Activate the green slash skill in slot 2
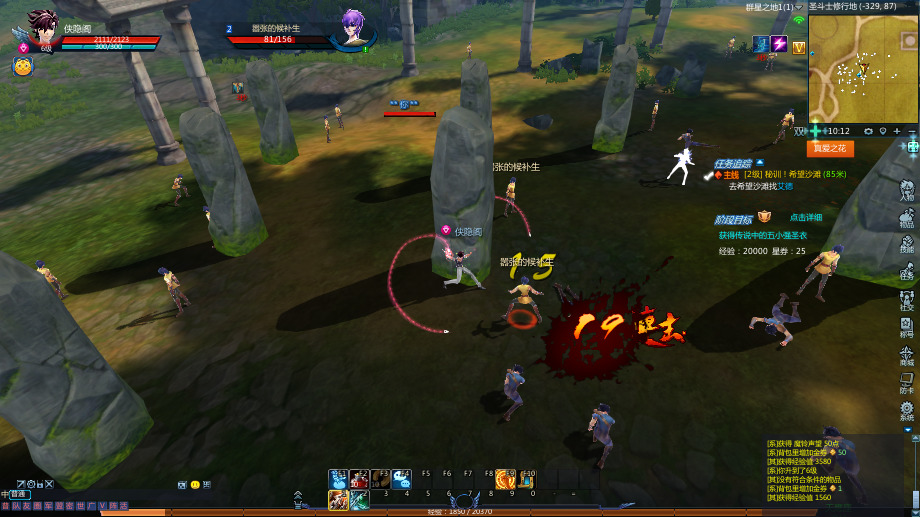 coord(359,499)
